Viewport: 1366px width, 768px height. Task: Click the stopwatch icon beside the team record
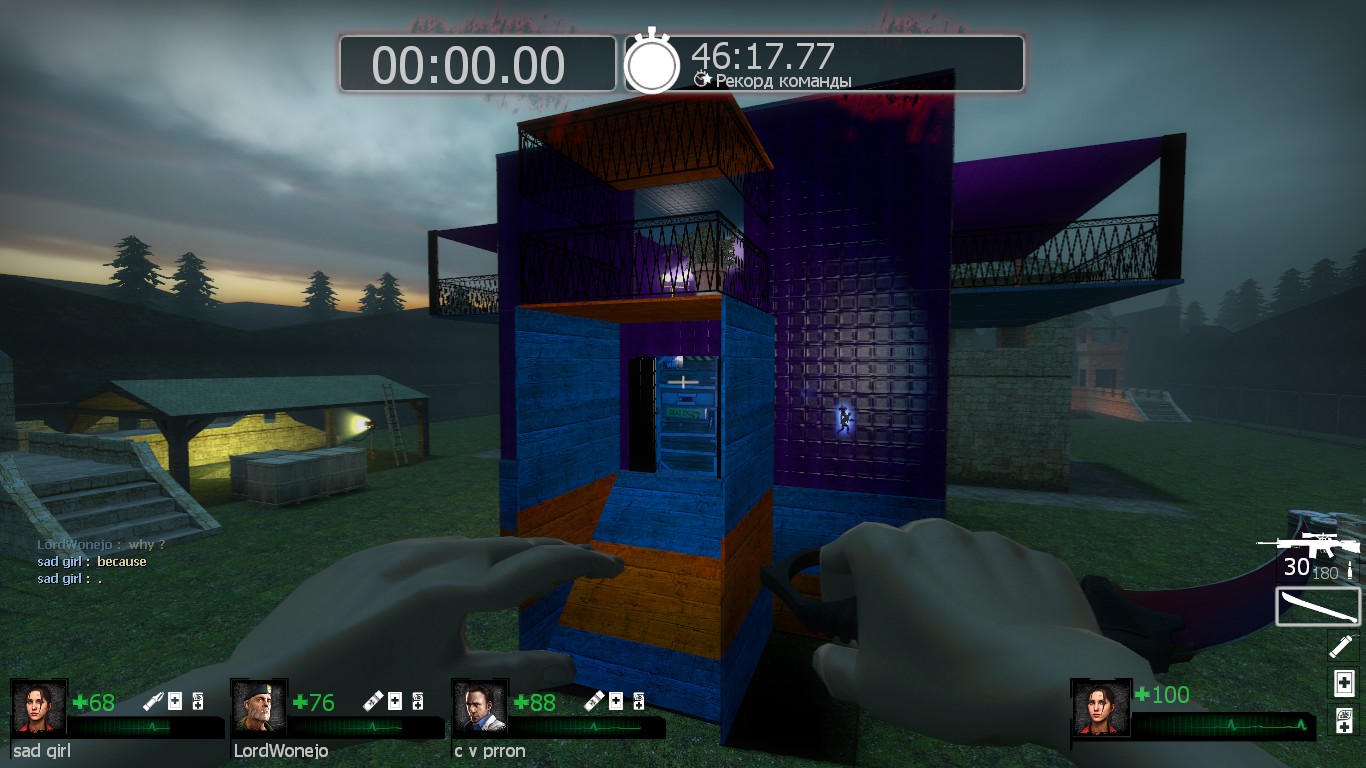(x=652, y=62)
